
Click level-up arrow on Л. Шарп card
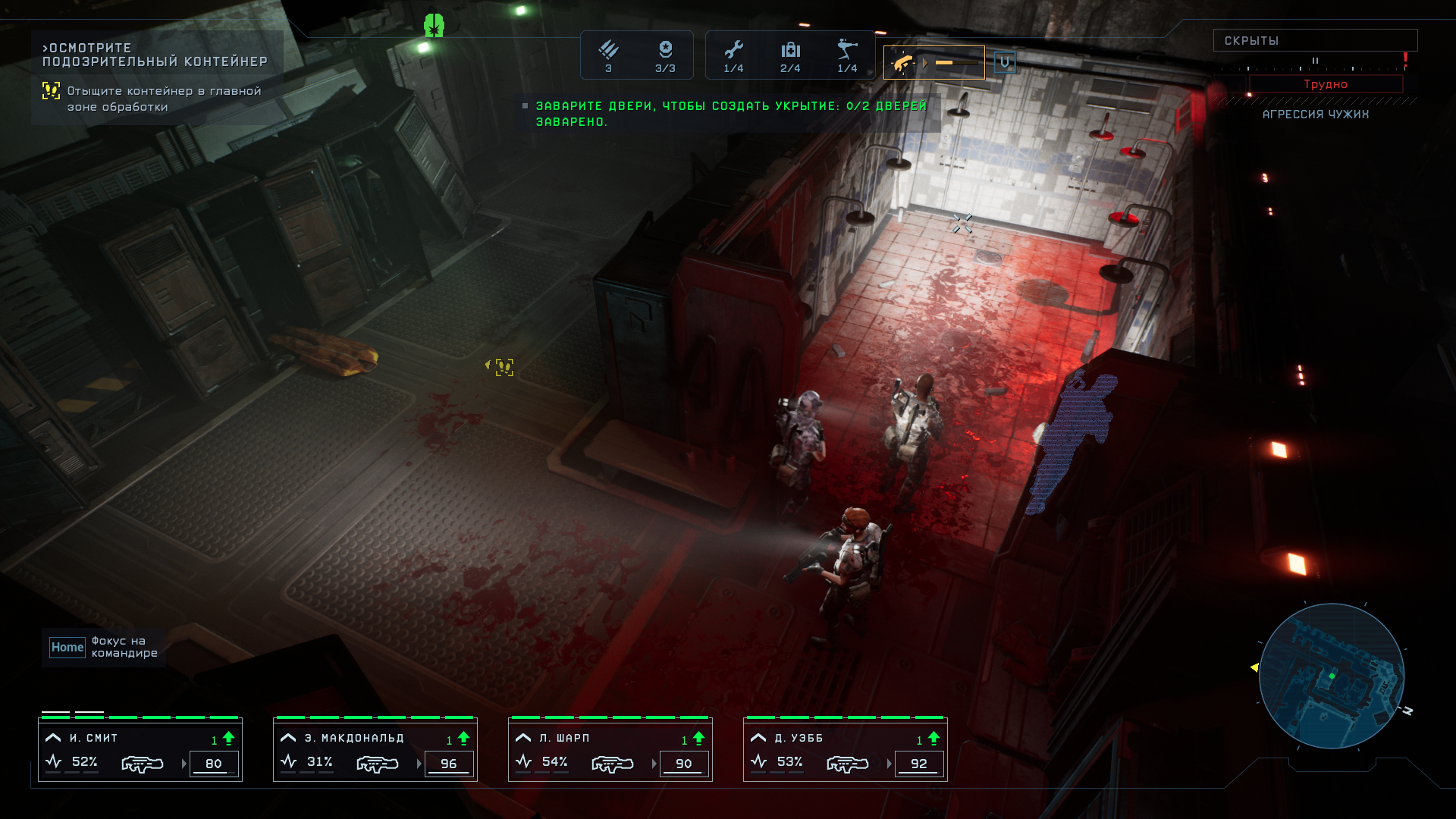[698, 738]
